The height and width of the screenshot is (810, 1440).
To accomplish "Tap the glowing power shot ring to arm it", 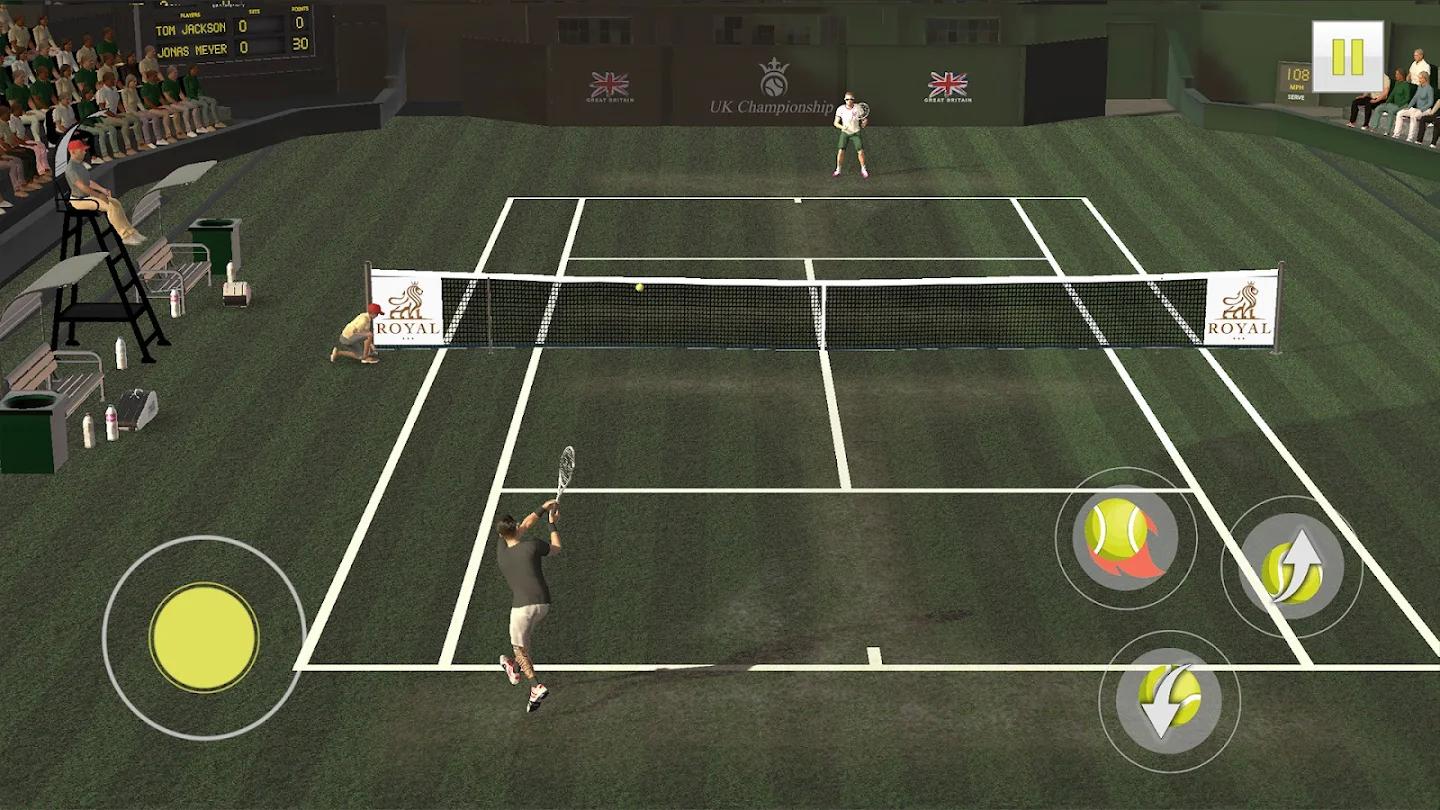I will [1125, 538].
